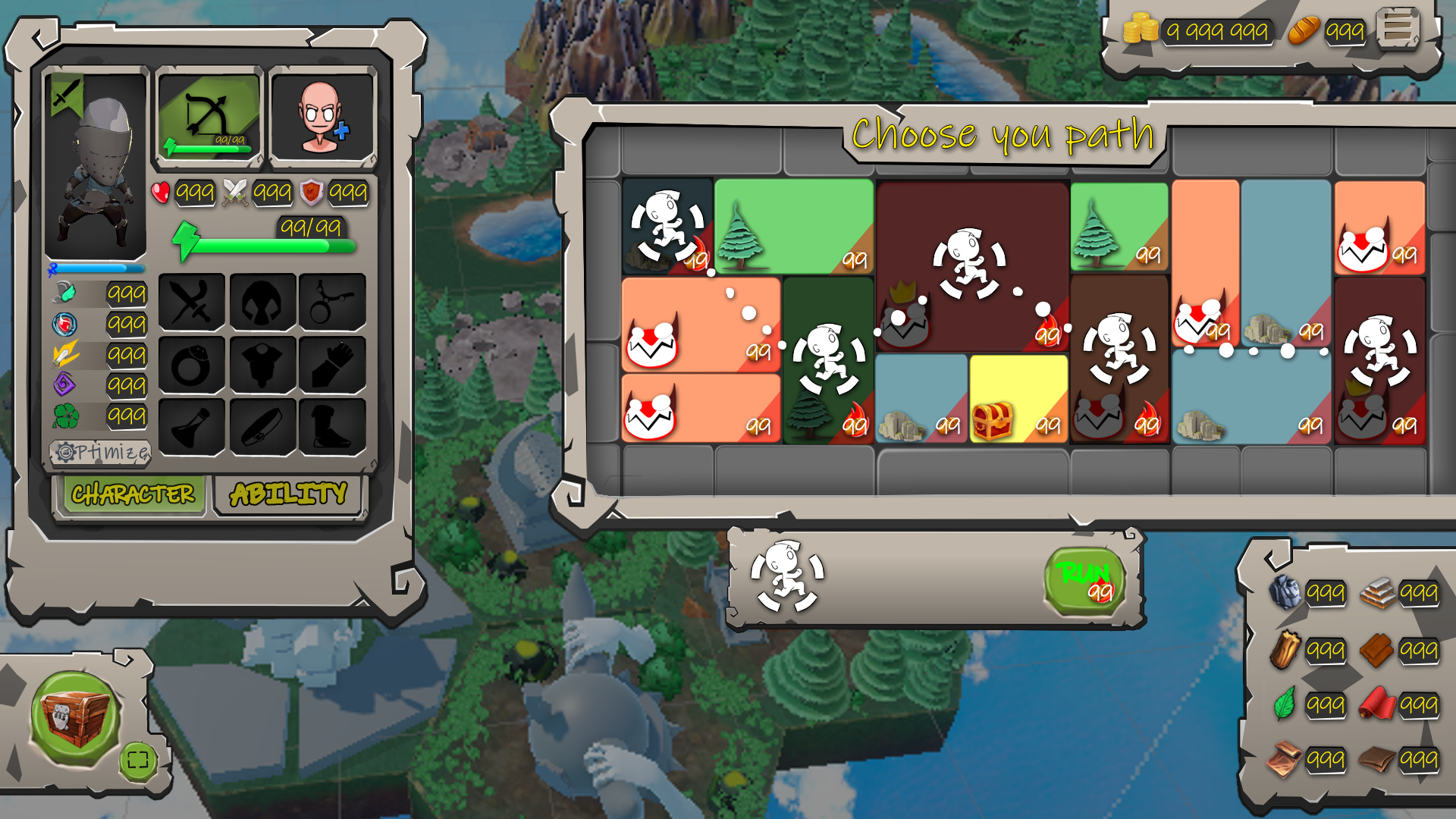Switch to the CHARACTER tab
Viewport: 1456px width, 819px height.
tap(133, 494)
